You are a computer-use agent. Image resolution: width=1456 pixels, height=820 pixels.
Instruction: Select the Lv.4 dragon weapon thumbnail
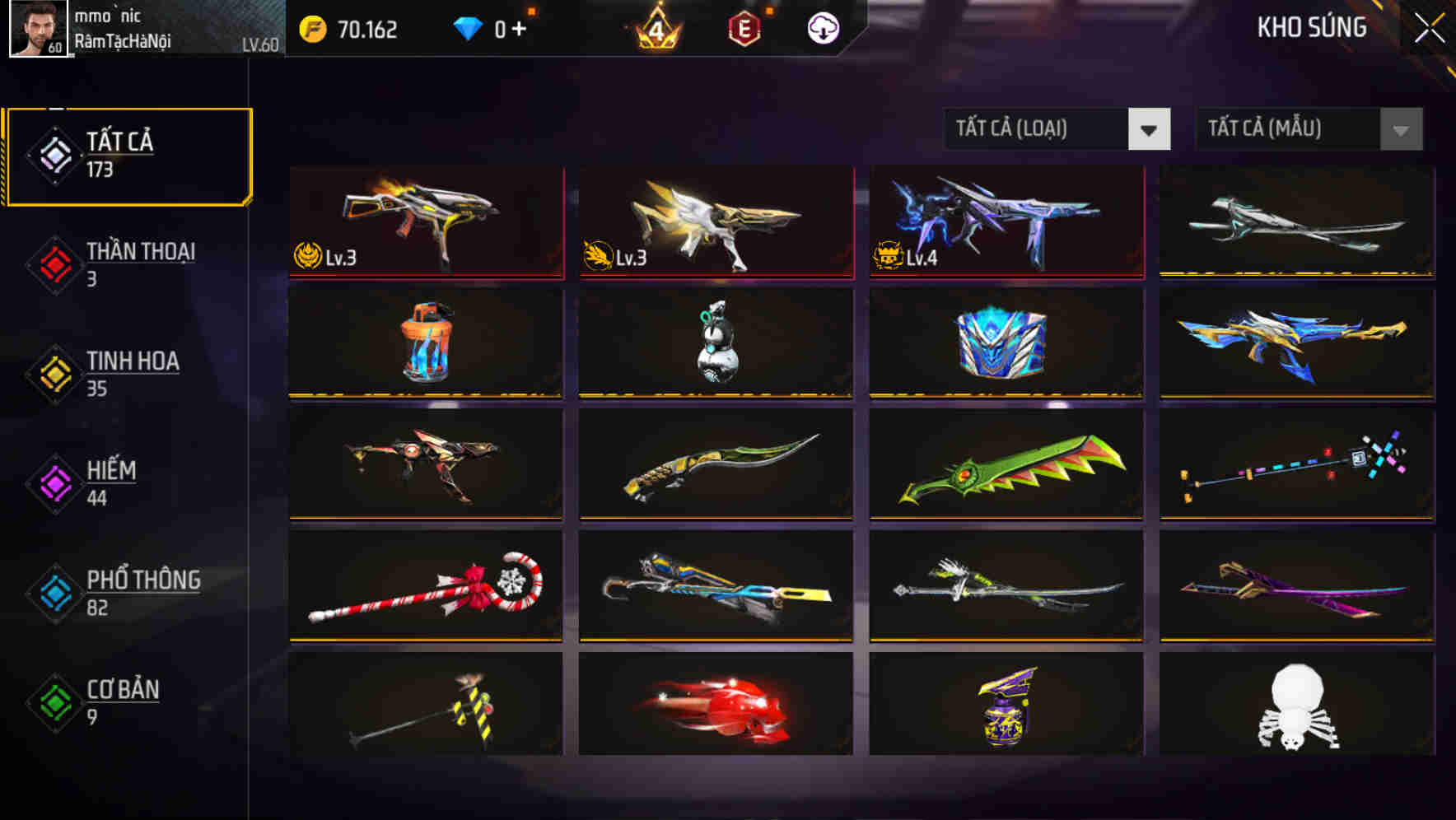coord(1005,221)
